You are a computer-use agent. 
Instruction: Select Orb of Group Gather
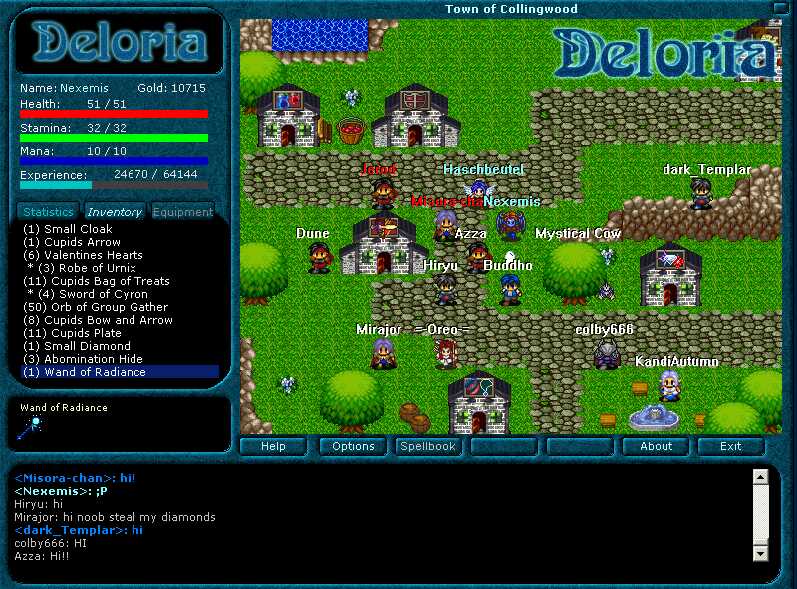coord(95,307)
